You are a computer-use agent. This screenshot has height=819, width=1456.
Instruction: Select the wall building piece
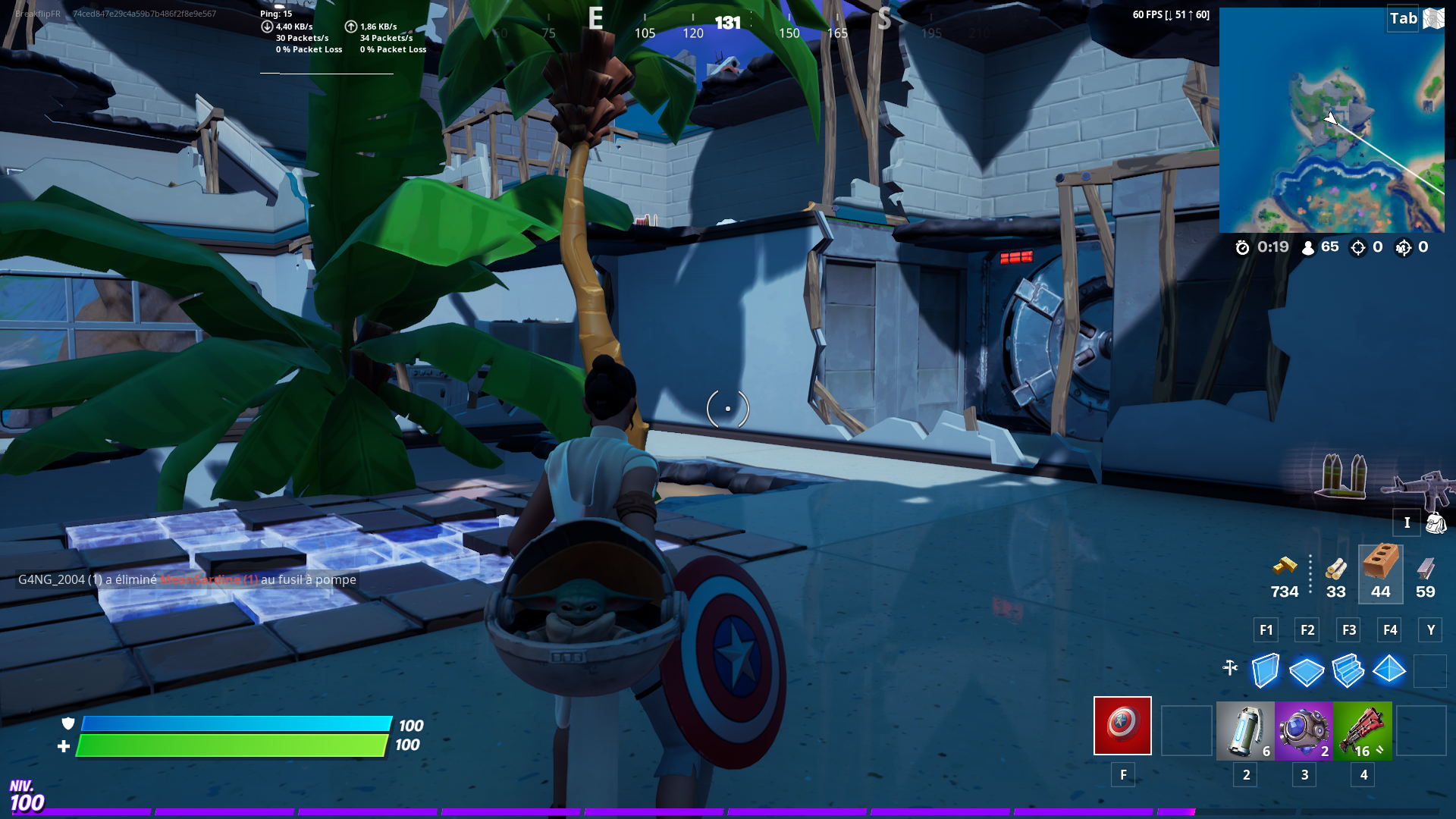[x=1265, y=670]
